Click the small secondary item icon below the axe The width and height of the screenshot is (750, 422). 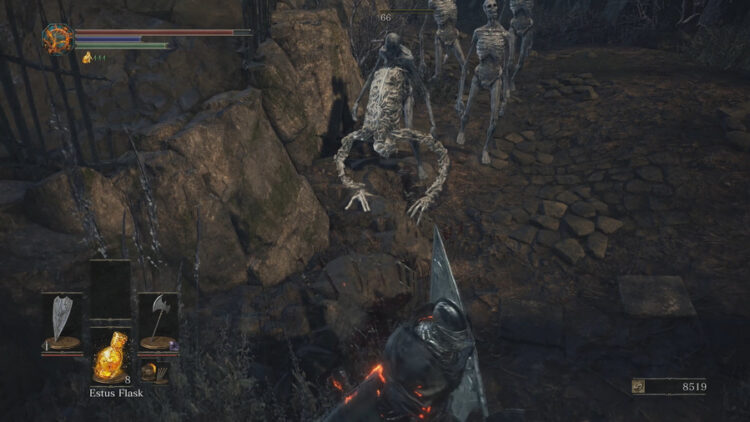(x=152, y=371)
